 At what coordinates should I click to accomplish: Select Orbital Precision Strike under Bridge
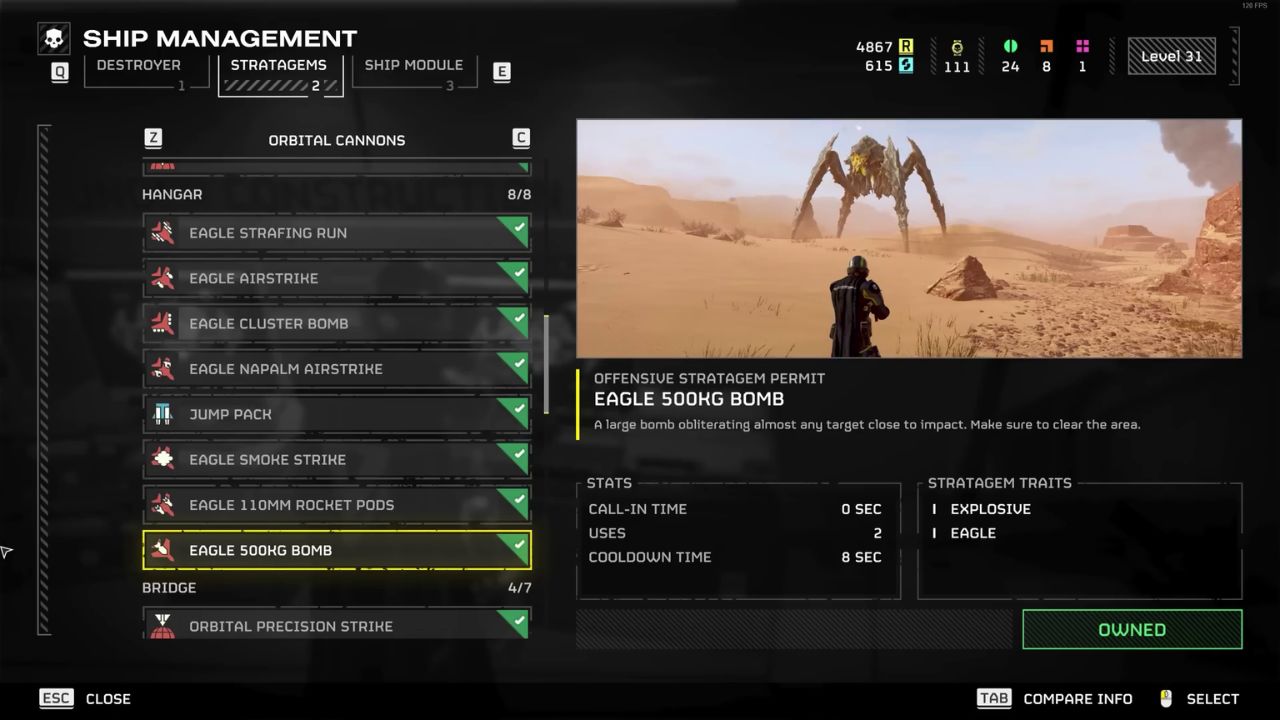tap(336, 625)
